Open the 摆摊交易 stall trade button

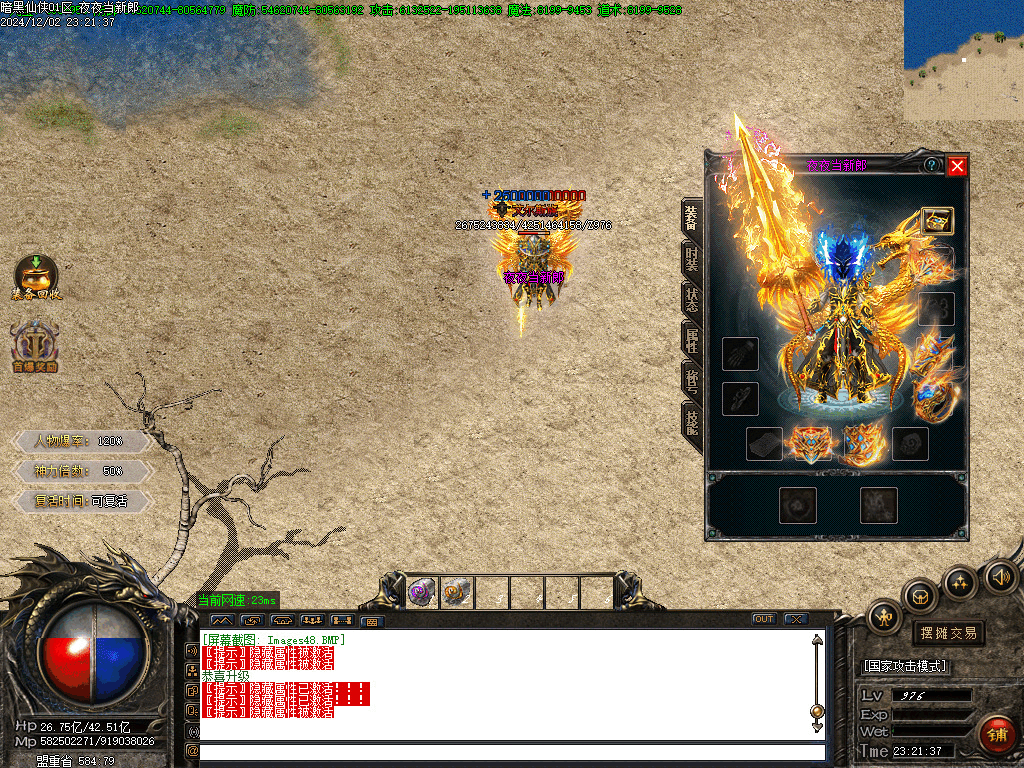click(x=948, y=633)
